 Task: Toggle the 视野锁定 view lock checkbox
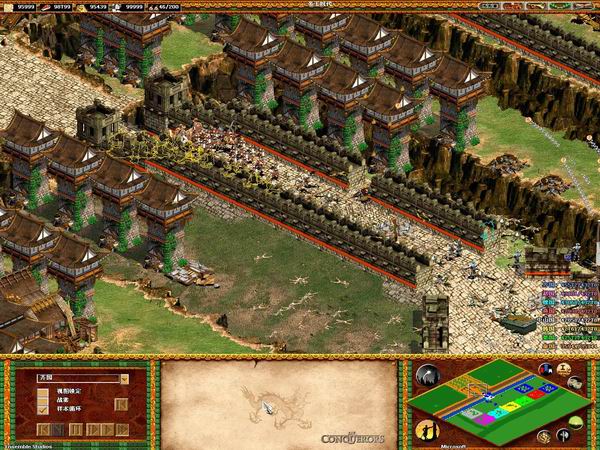point(43,391)
